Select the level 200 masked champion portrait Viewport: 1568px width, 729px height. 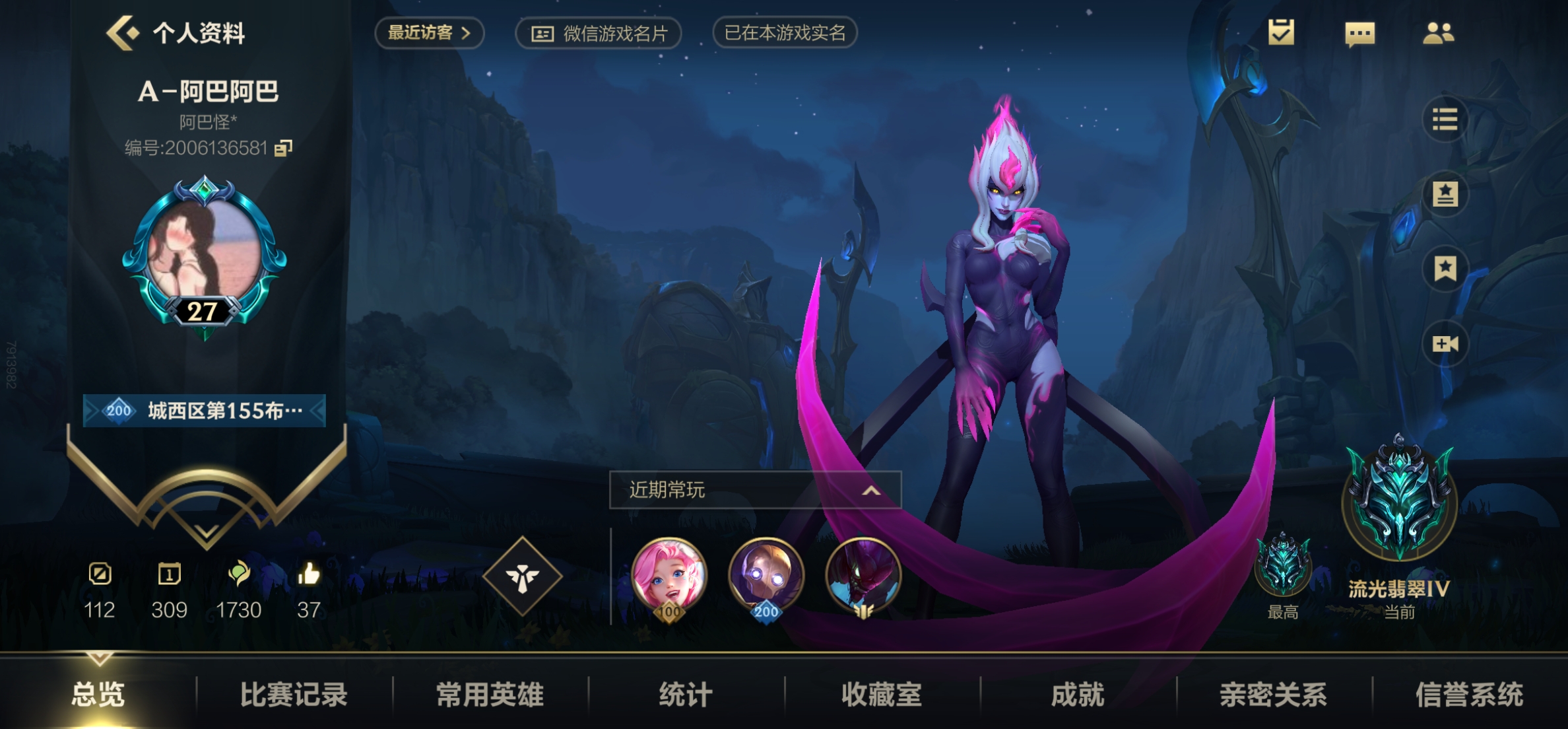[766, 576]
